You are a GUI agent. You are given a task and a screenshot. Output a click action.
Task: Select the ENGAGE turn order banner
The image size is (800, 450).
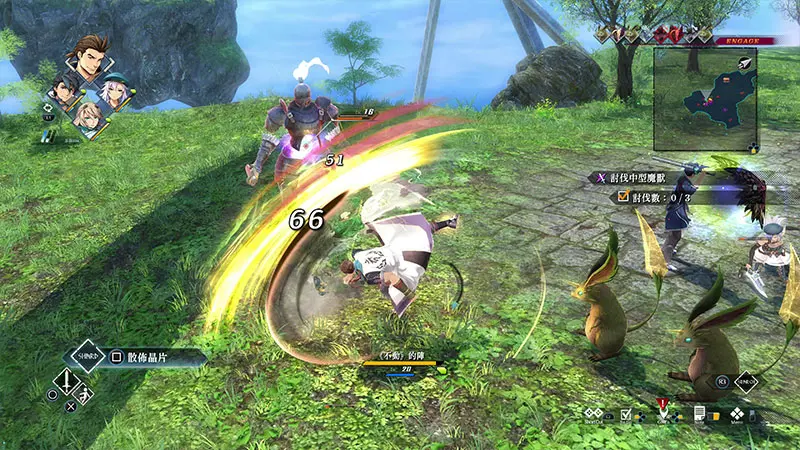(x=739, y=41)
